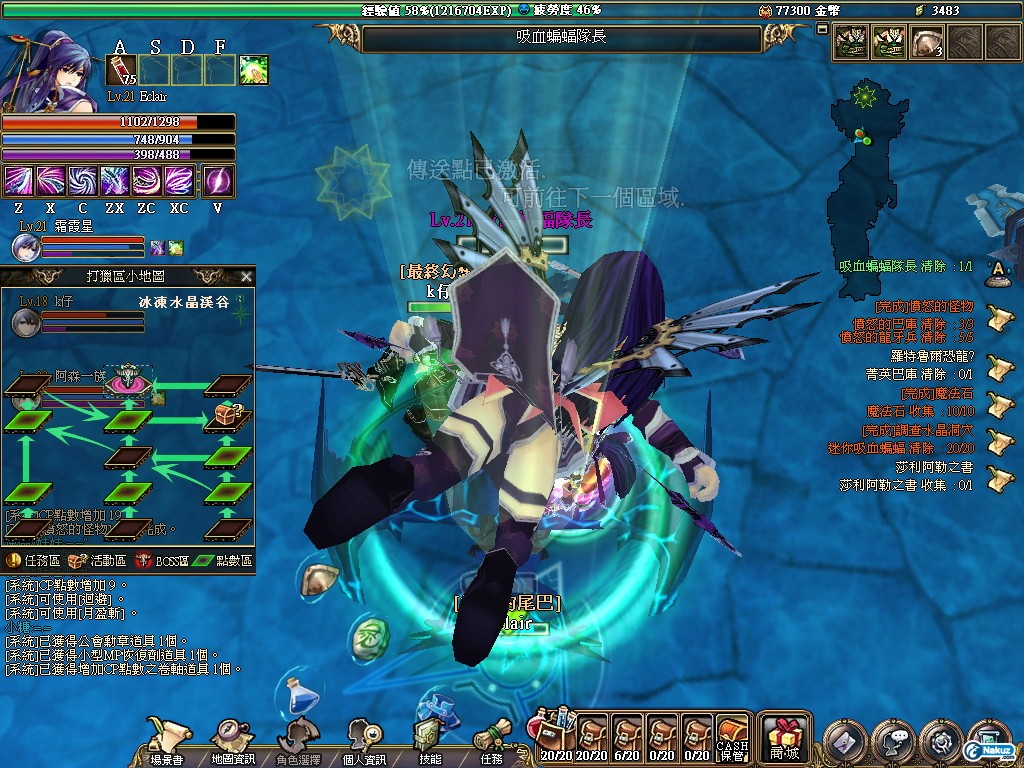Activate the V hotkey skill icon
The width and height of the screenshot is (1024, 768).
[x=218, y=181]
